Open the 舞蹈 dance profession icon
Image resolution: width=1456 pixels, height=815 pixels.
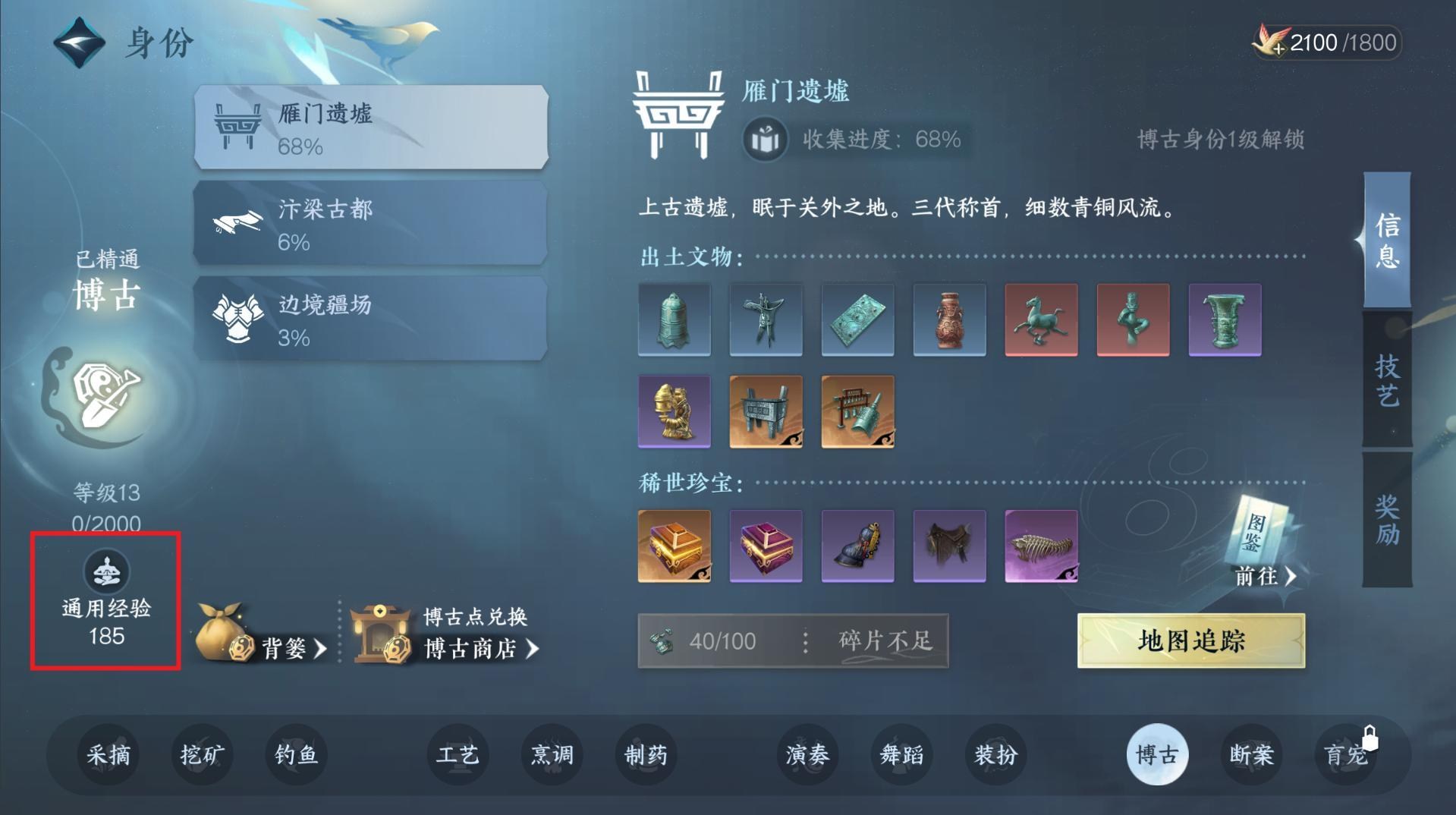click(x=901, y=755)
